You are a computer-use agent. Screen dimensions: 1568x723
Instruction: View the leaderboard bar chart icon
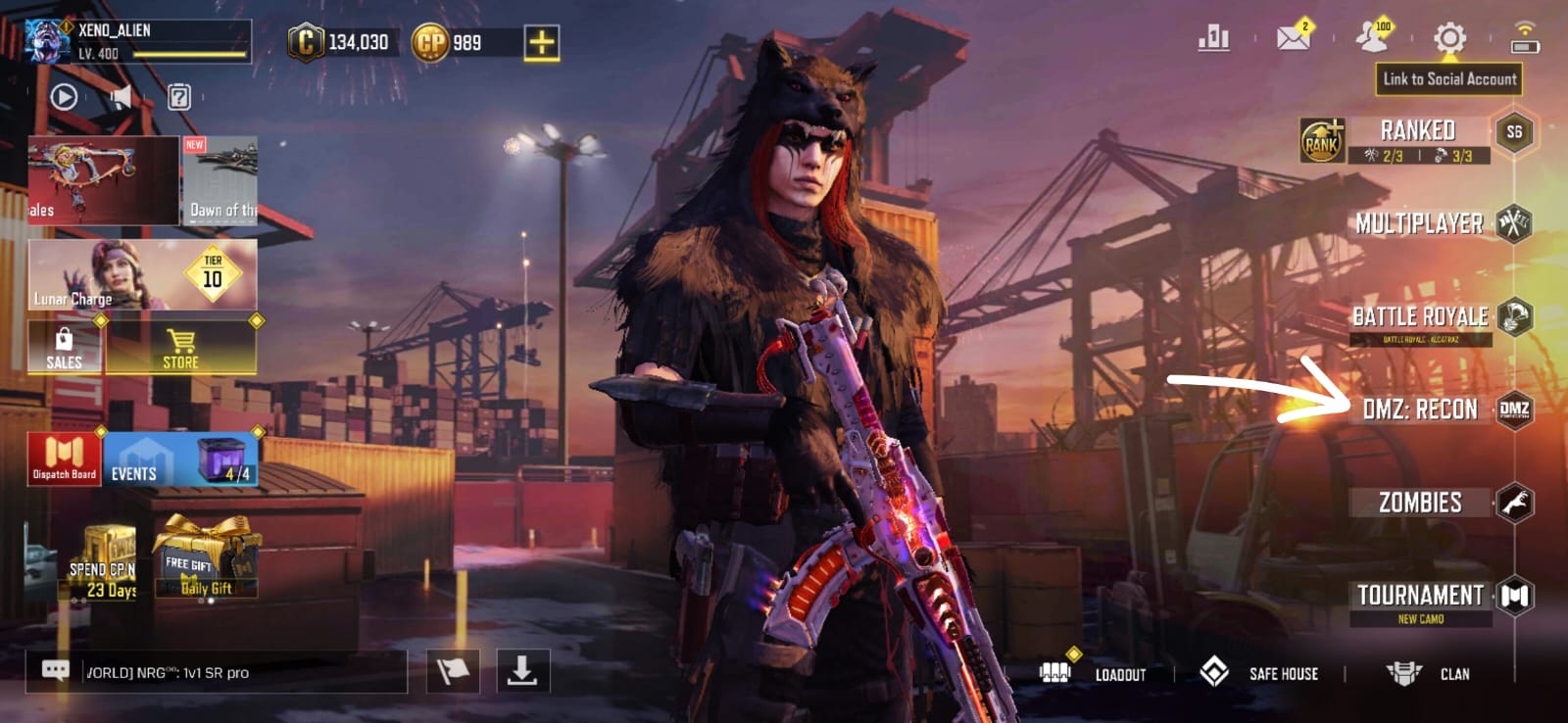pos(1213,38)
